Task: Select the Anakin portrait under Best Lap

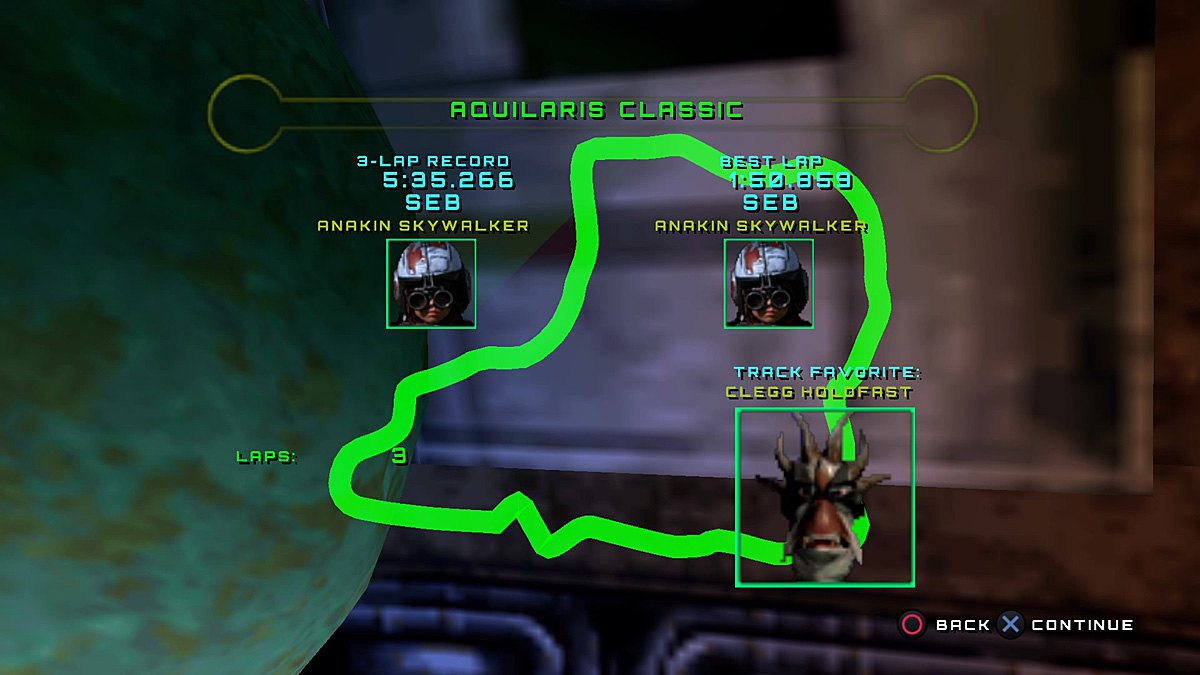Action: [x=769, y=284]
